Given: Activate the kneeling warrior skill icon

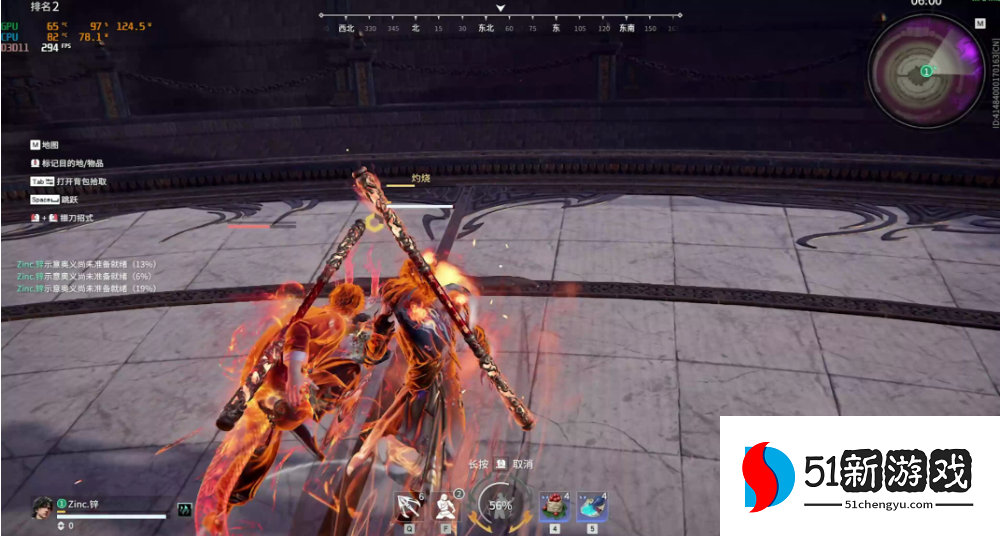Looking at the screenshot, I should (449, 506).
